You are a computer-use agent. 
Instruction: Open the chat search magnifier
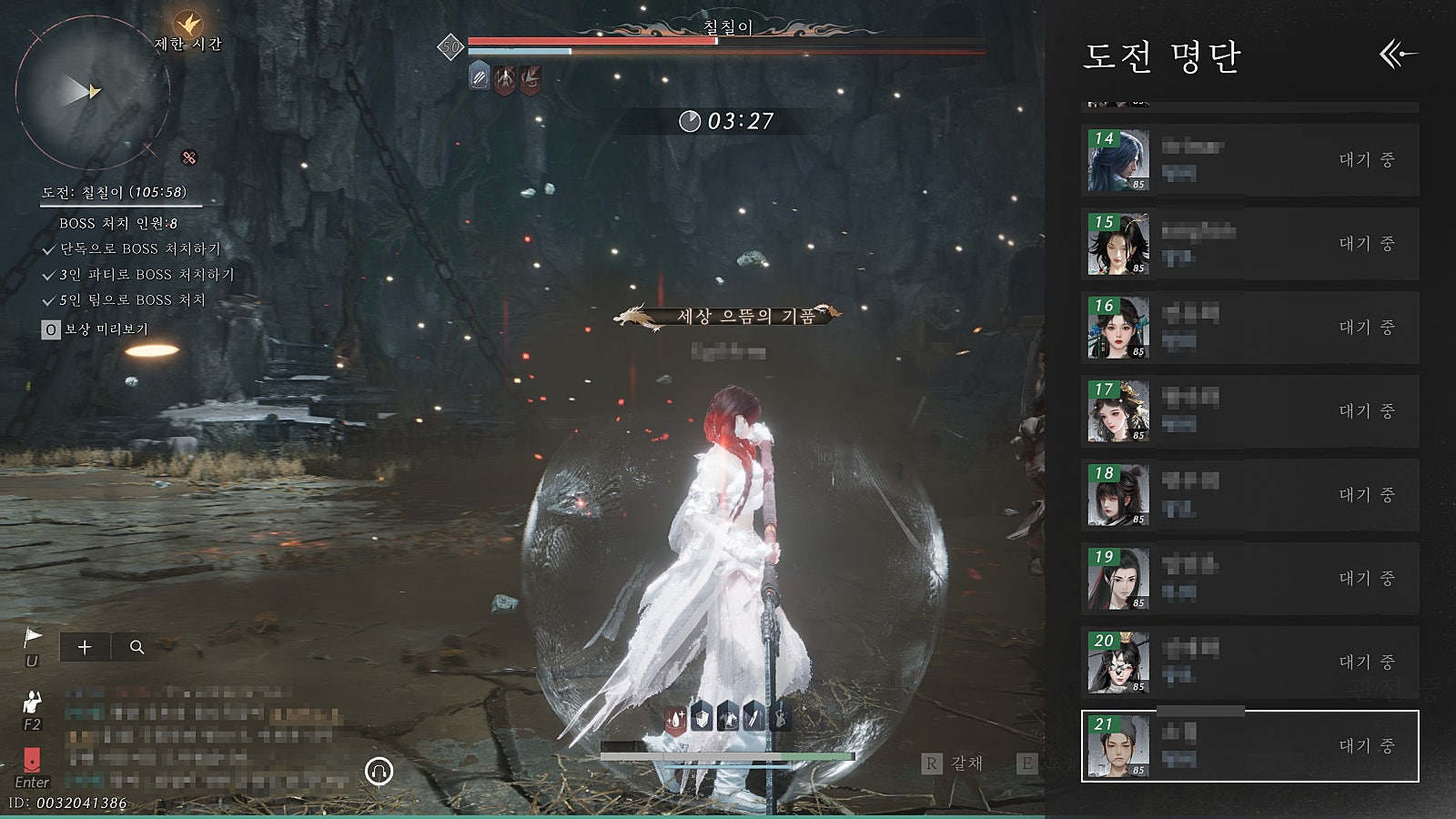pos(137,647)
